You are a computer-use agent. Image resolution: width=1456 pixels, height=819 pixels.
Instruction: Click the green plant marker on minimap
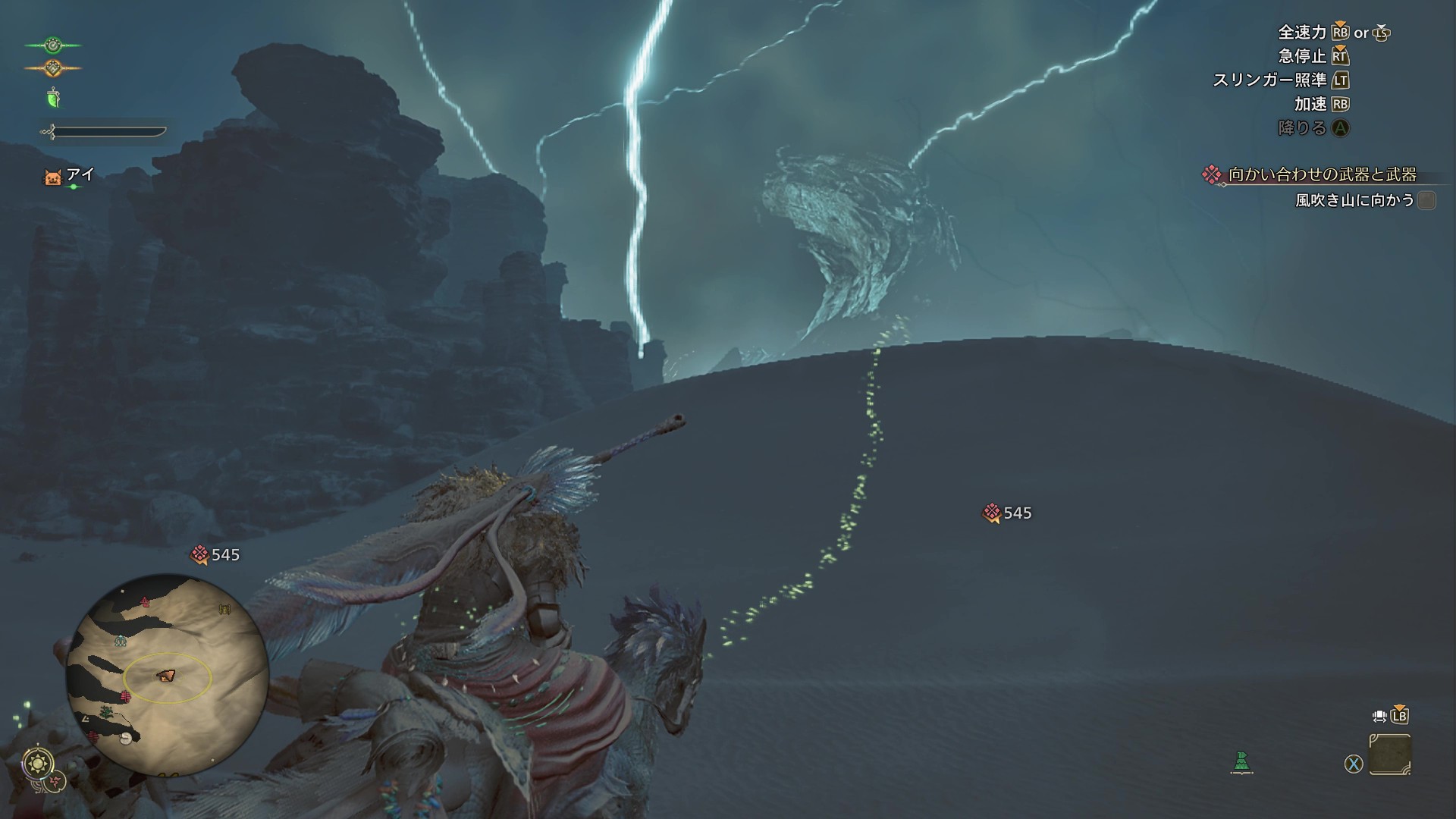pos(106,712)
